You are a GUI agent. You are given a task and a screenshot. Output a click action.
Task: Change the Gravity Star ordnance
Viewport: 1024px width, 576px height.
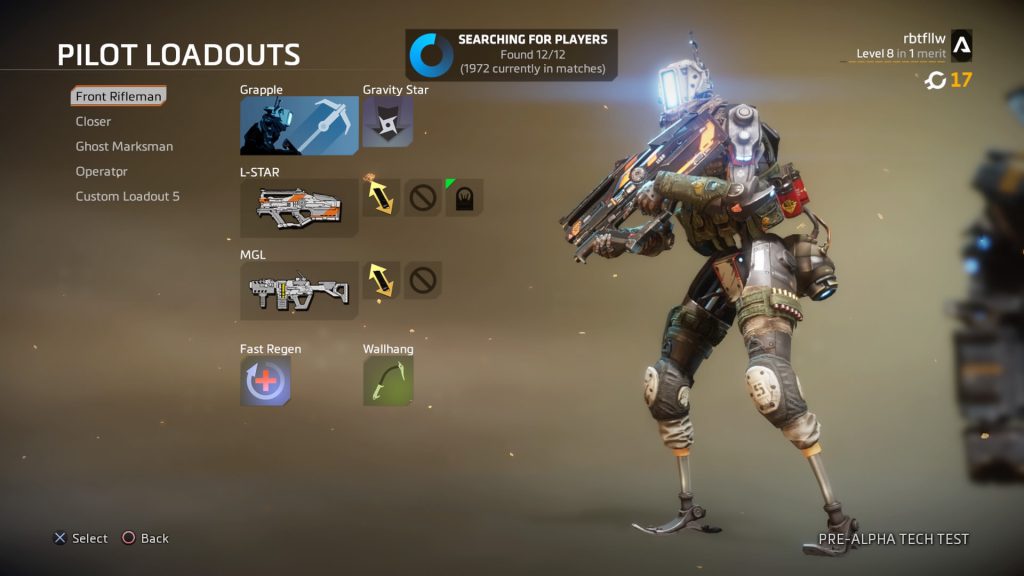click(387, 122)
